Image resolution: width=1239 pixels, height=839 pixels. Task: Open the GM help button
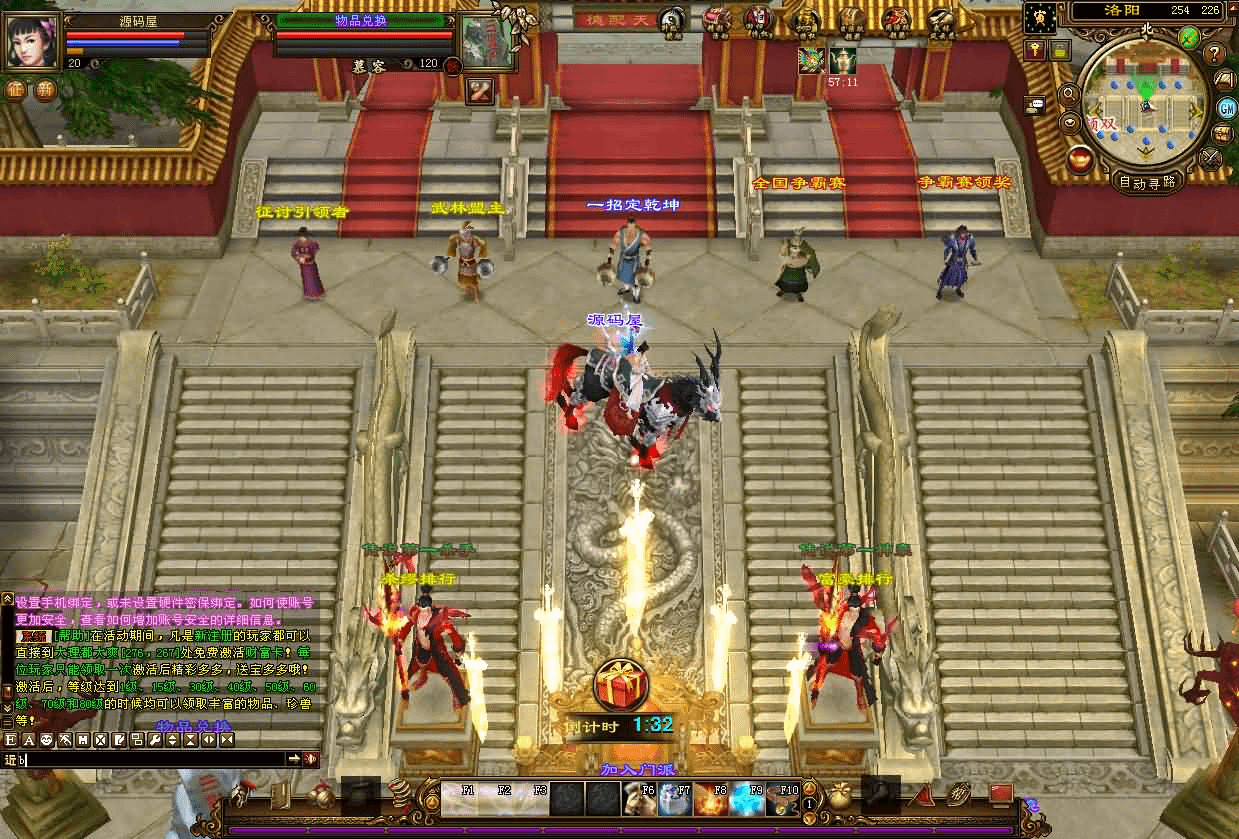tap(1226, 108)
